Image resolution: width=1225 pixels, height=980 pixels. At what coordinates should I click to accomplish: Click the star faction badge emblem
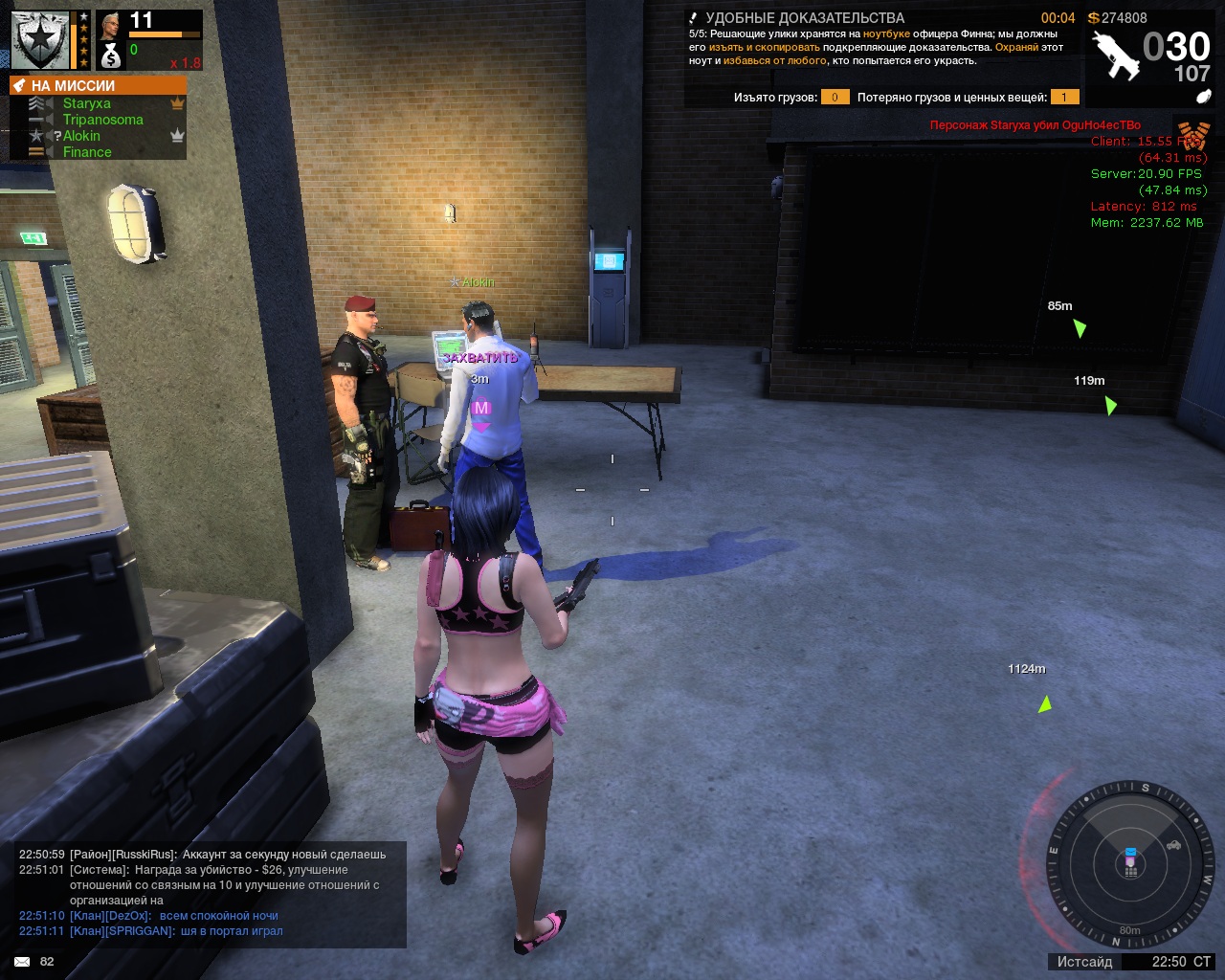40,40
